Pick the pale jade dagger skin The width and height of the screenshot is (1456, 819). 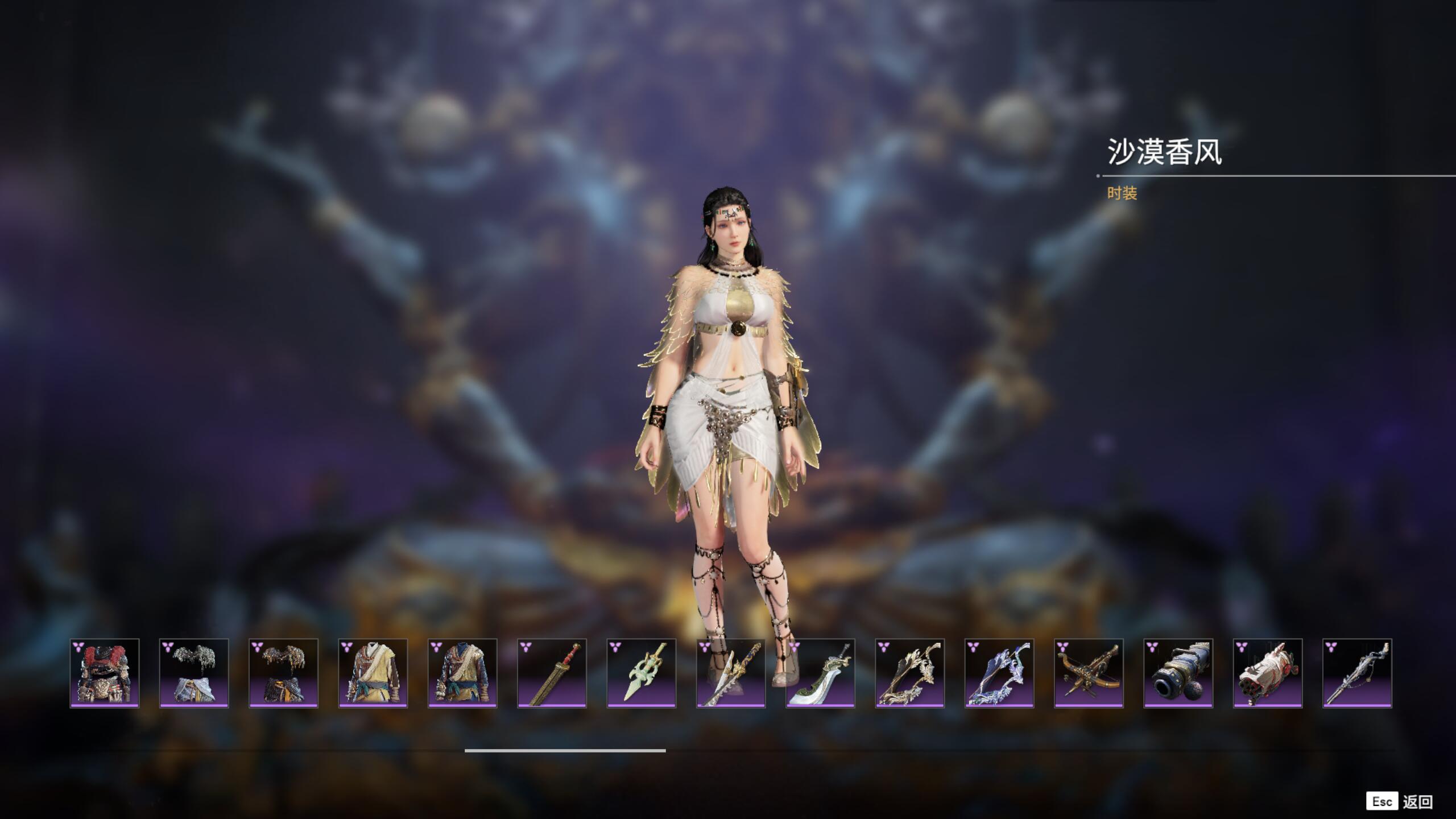pyautogui.click(x=642, y=673)
